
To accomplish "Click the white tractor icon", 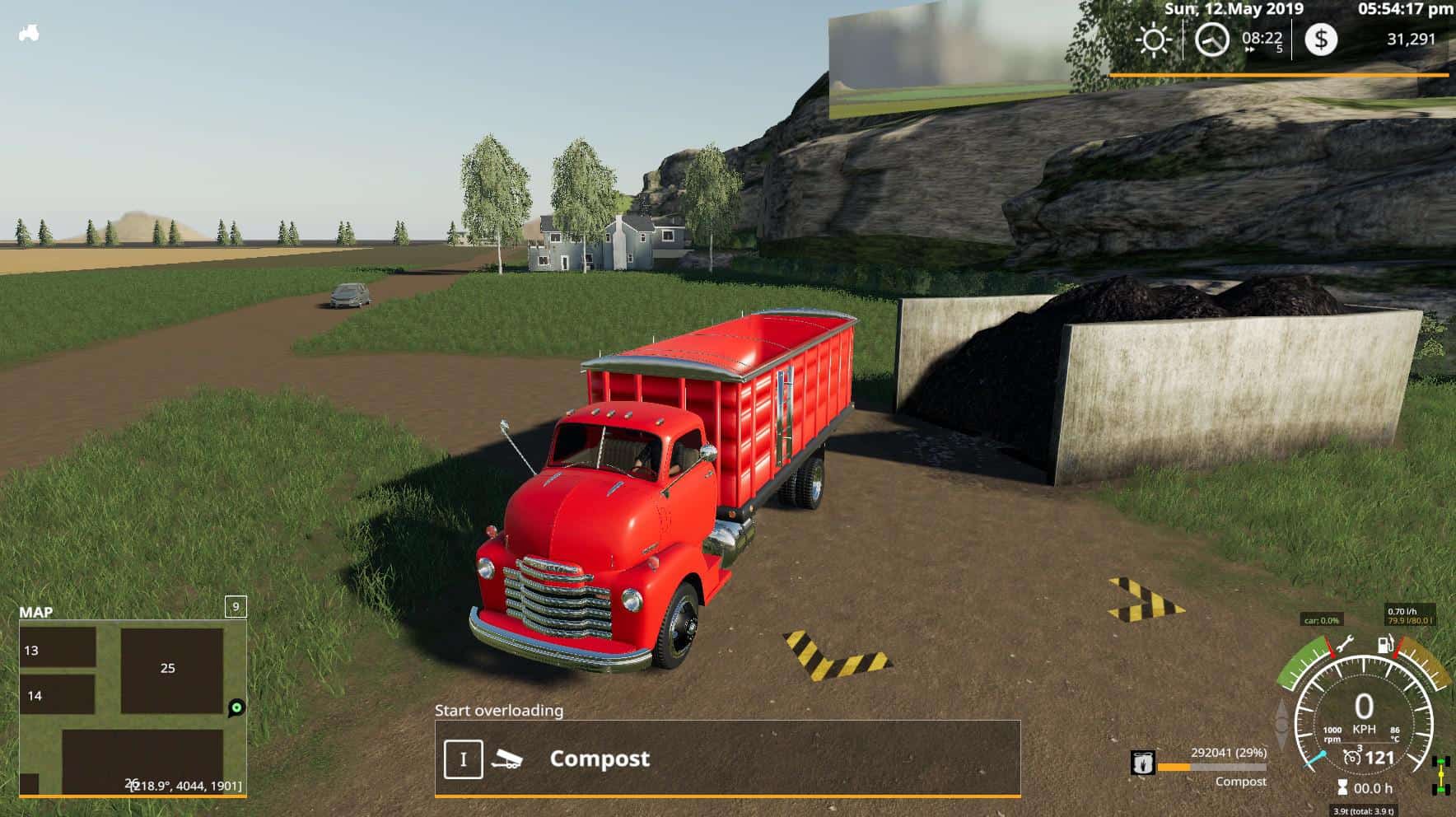I will (x=29, y=34).
